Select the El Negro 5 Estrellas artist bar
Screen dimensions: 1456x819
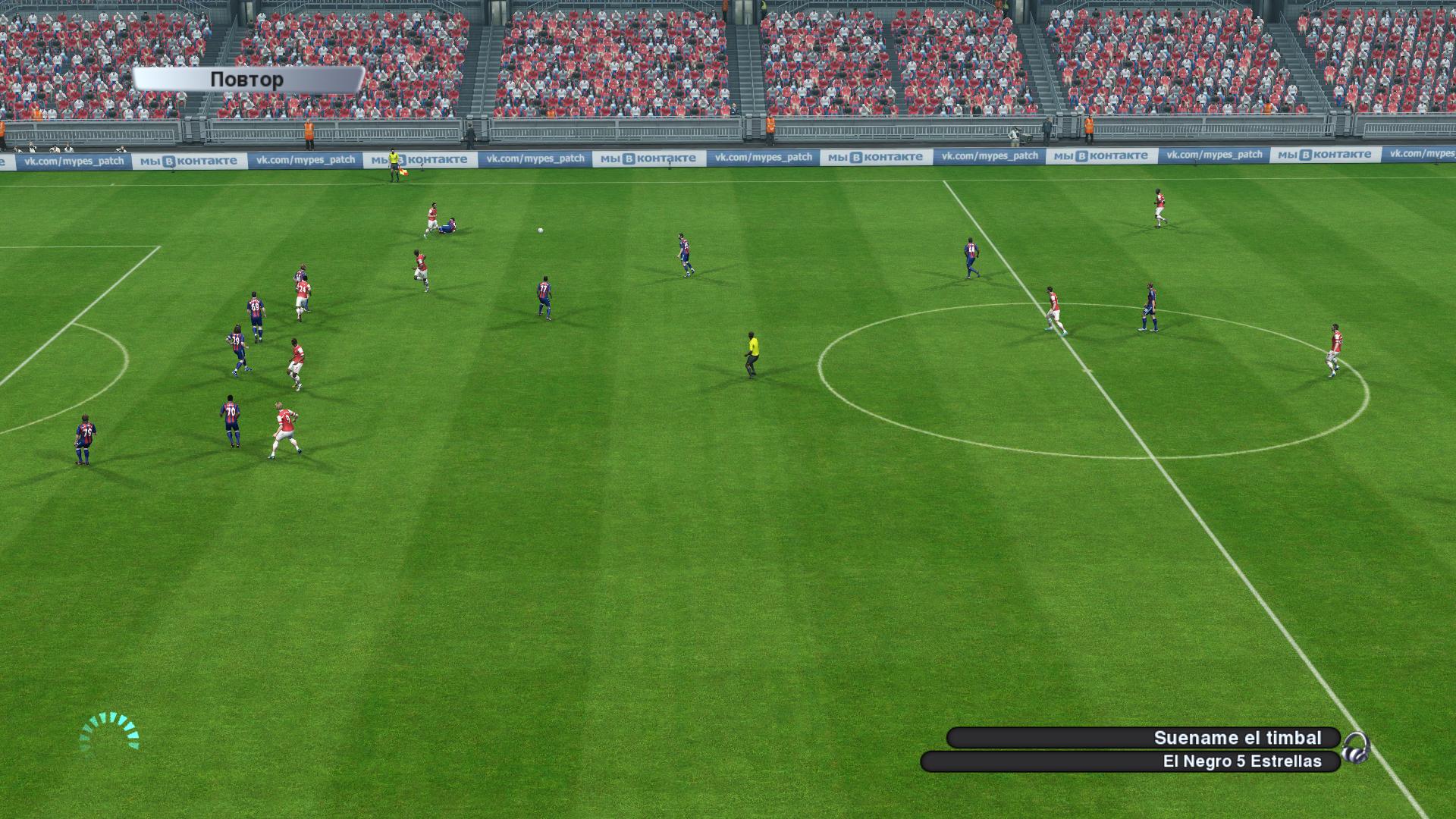[x=1130, y=761]
